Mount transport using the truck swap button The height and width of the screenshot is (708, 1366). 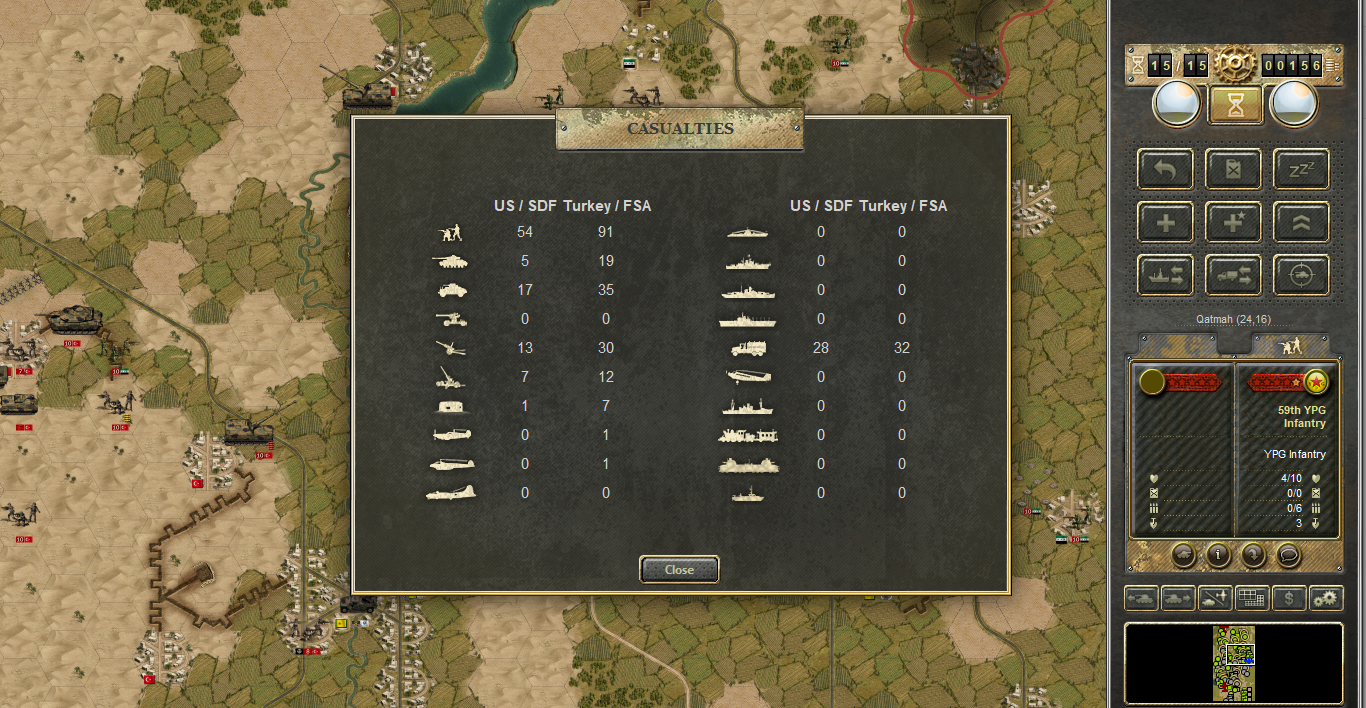coord(1233,275)
